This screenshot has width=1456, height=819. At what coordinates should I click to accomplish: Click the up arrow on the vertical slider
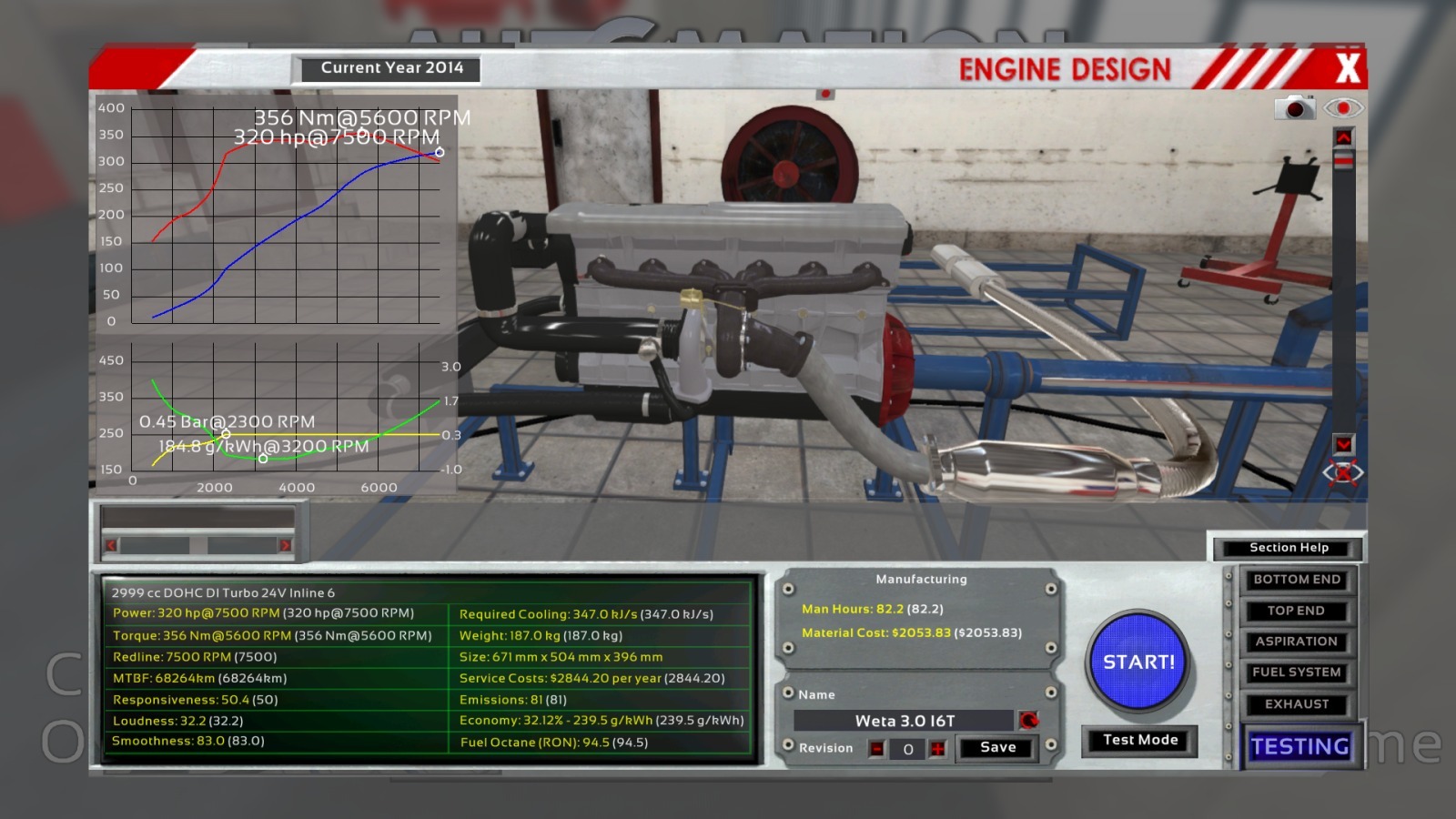[1343, 136]
